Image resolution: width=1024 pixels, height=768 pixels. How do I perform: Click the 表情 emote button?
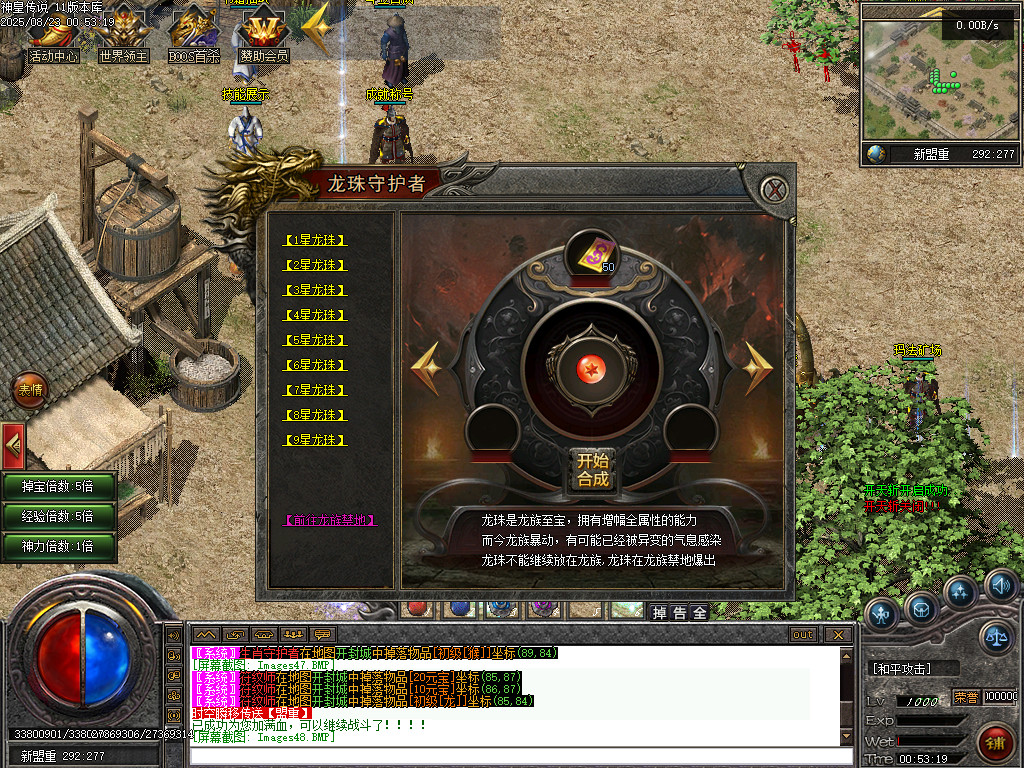coord(30,390)
